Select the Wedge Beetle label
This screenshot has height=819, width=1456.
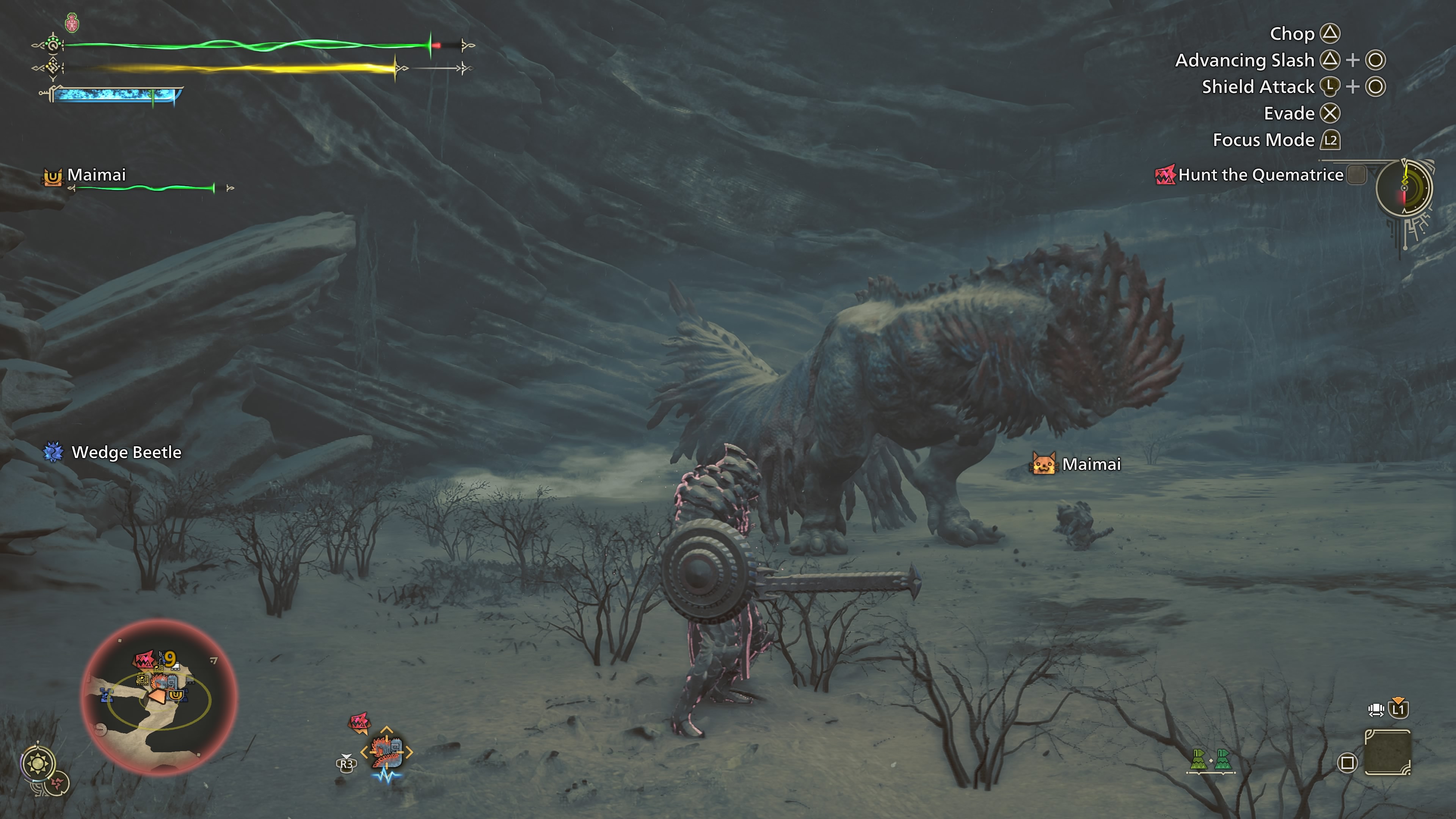(126, 452)
